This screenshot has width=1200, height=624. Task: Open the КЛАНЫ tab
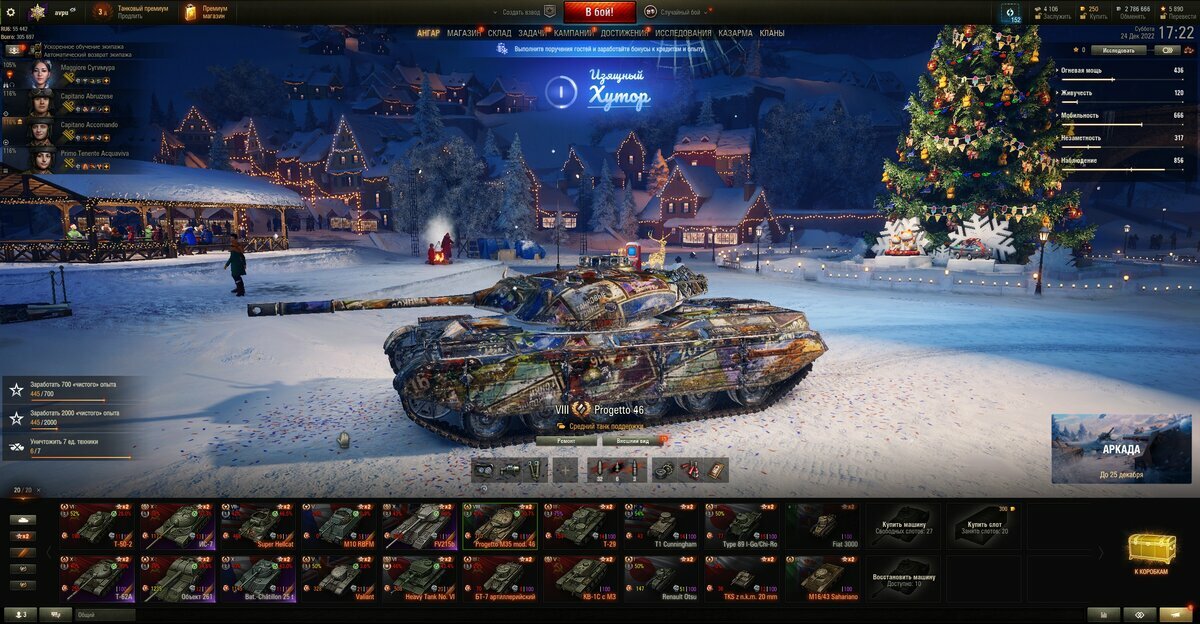tap(772, 33)
